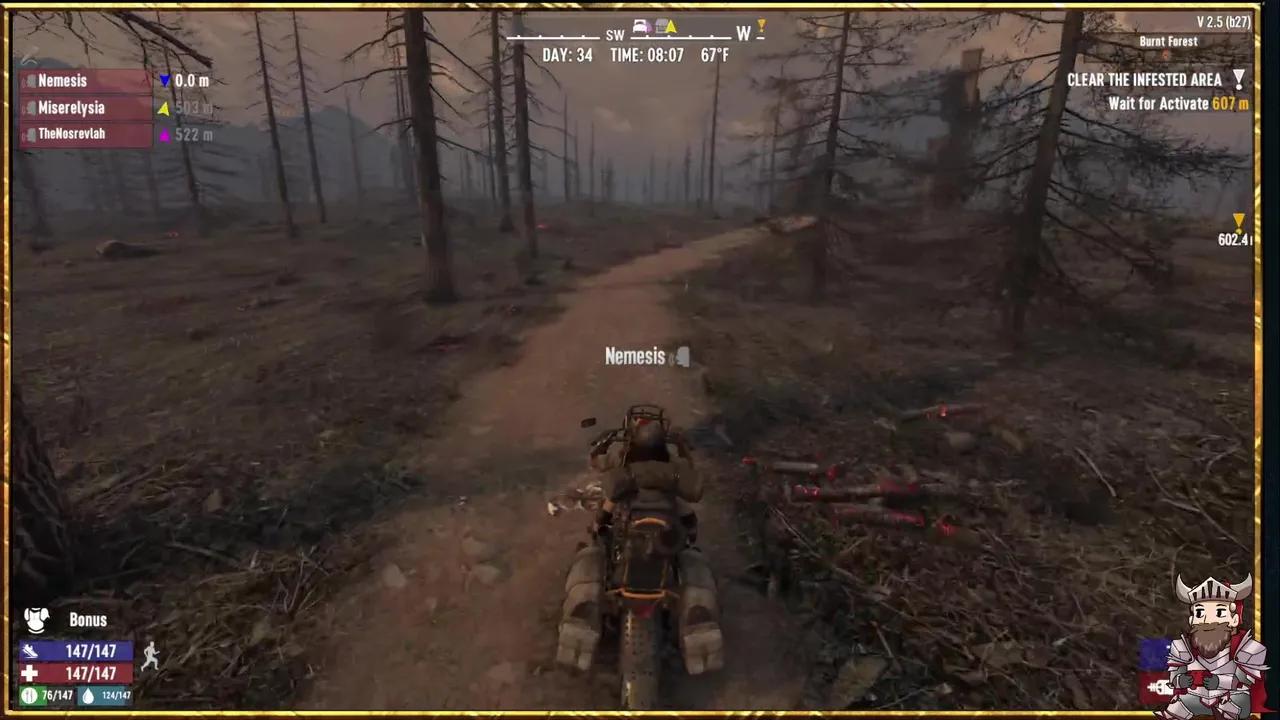
Task: Select the stamina shoe icon
Action: (x=30, y=651)
